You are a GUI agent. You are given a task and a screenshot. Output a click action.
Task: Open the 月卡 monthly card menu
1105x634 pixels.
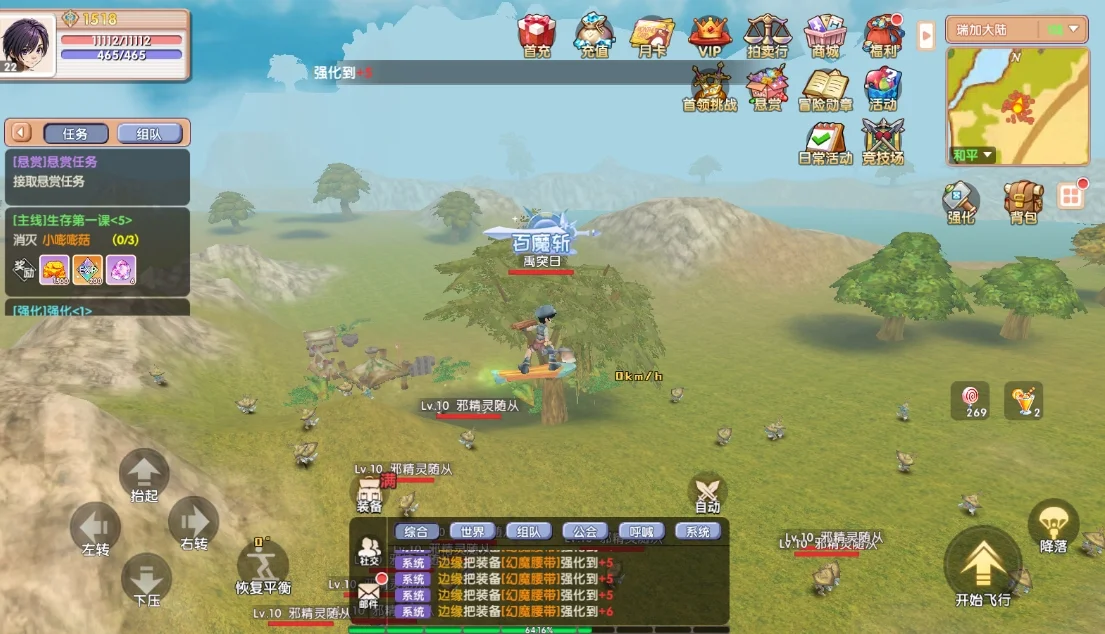651,34
